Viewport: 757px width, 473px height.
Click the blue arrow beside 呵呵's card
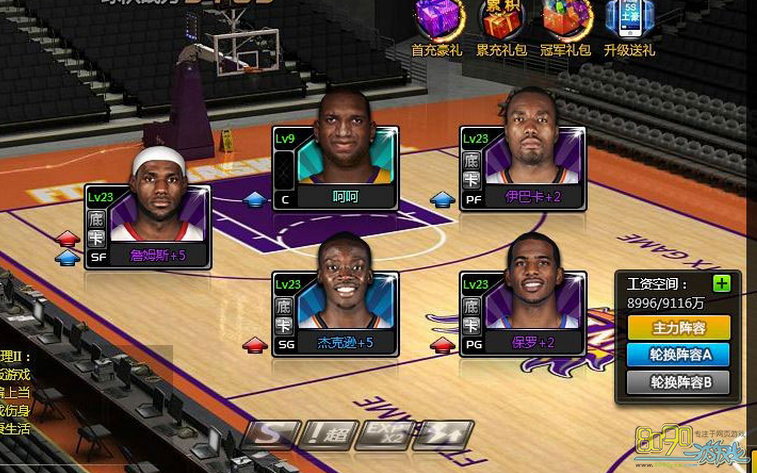[256, 199]
